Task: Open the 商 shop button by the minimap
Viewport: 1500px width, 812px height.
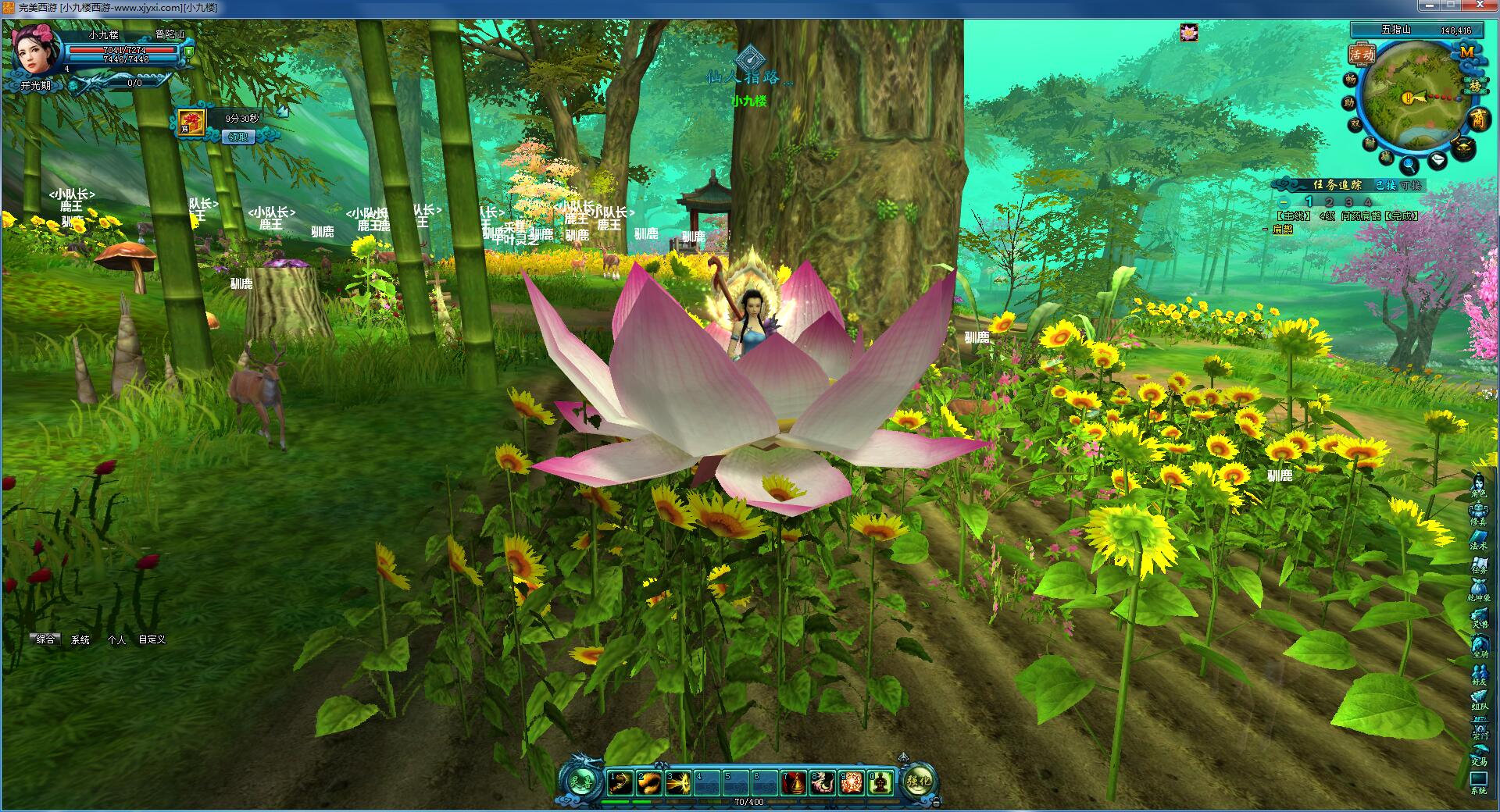Action: pos(1478,119)
